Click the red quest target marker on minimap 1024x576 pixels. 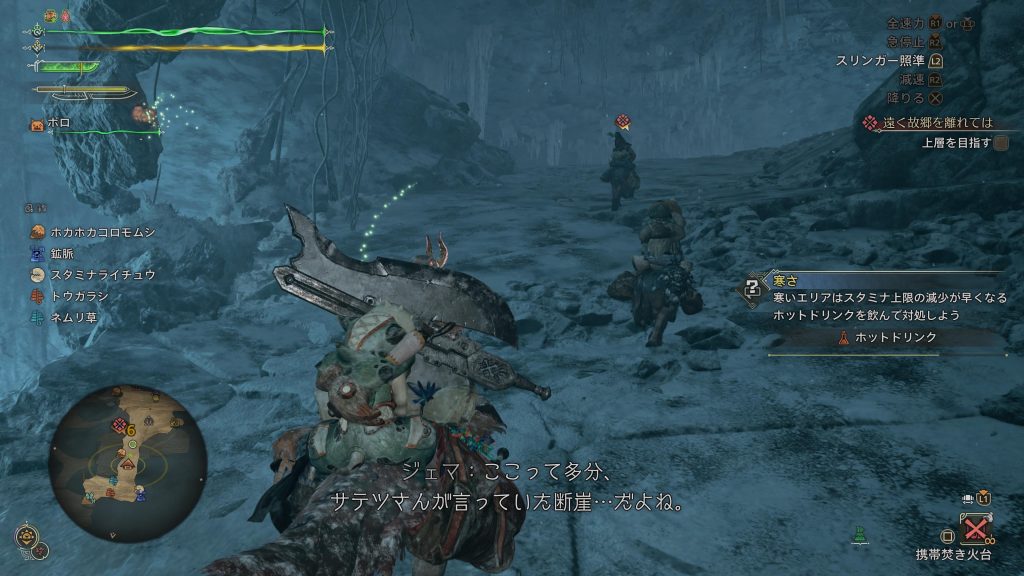pyautogui.click(x=119, y=427)
